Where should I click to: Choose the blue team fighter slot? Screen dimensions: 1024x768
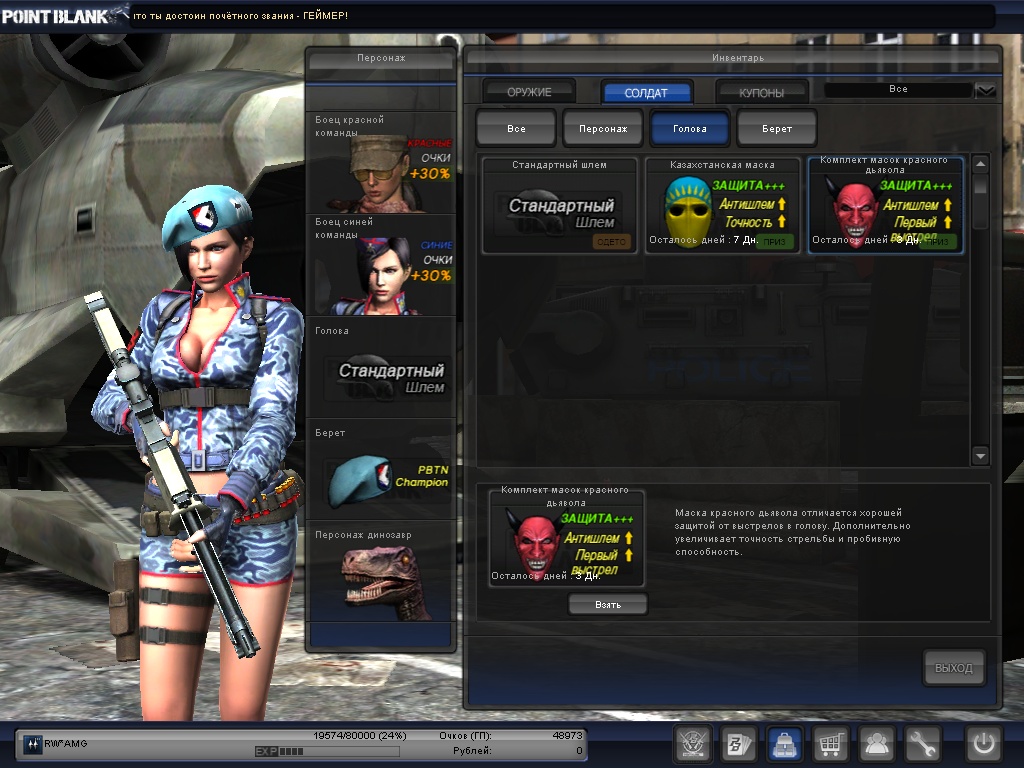coord(381,265)
